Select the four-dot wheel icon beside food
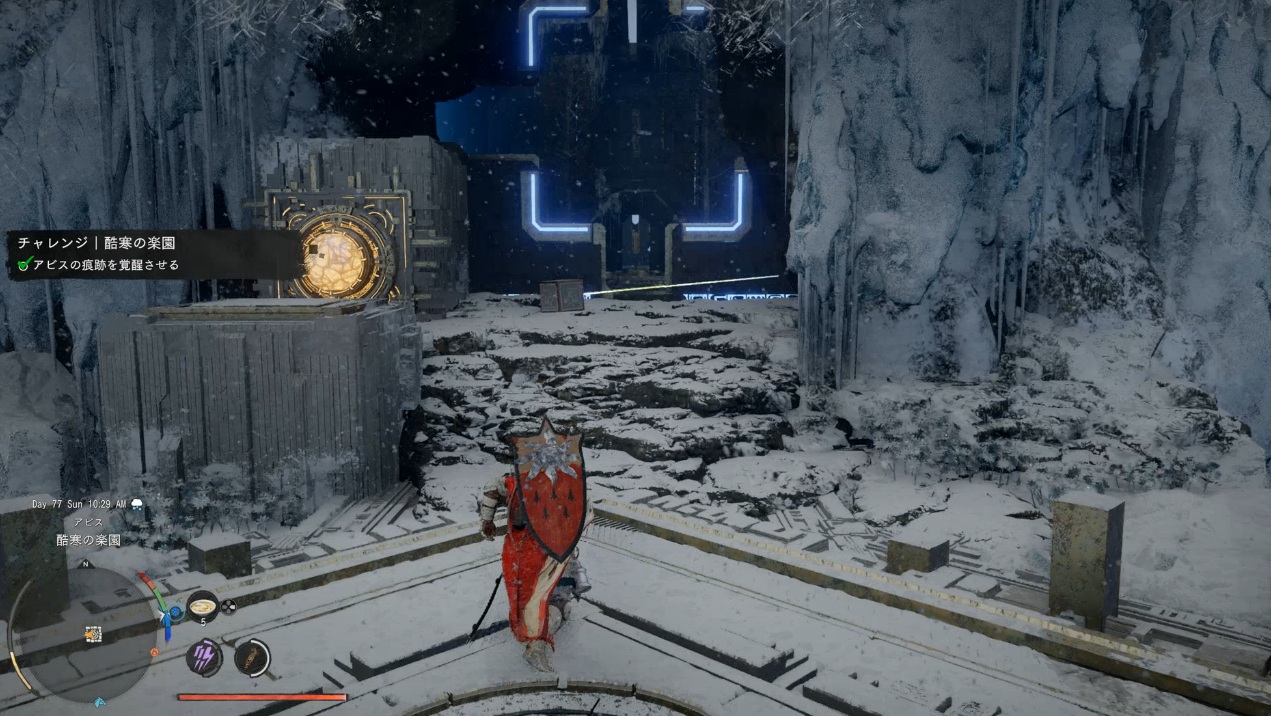Viewport: 1271px width, 716px height. click(x=228, y=606)
